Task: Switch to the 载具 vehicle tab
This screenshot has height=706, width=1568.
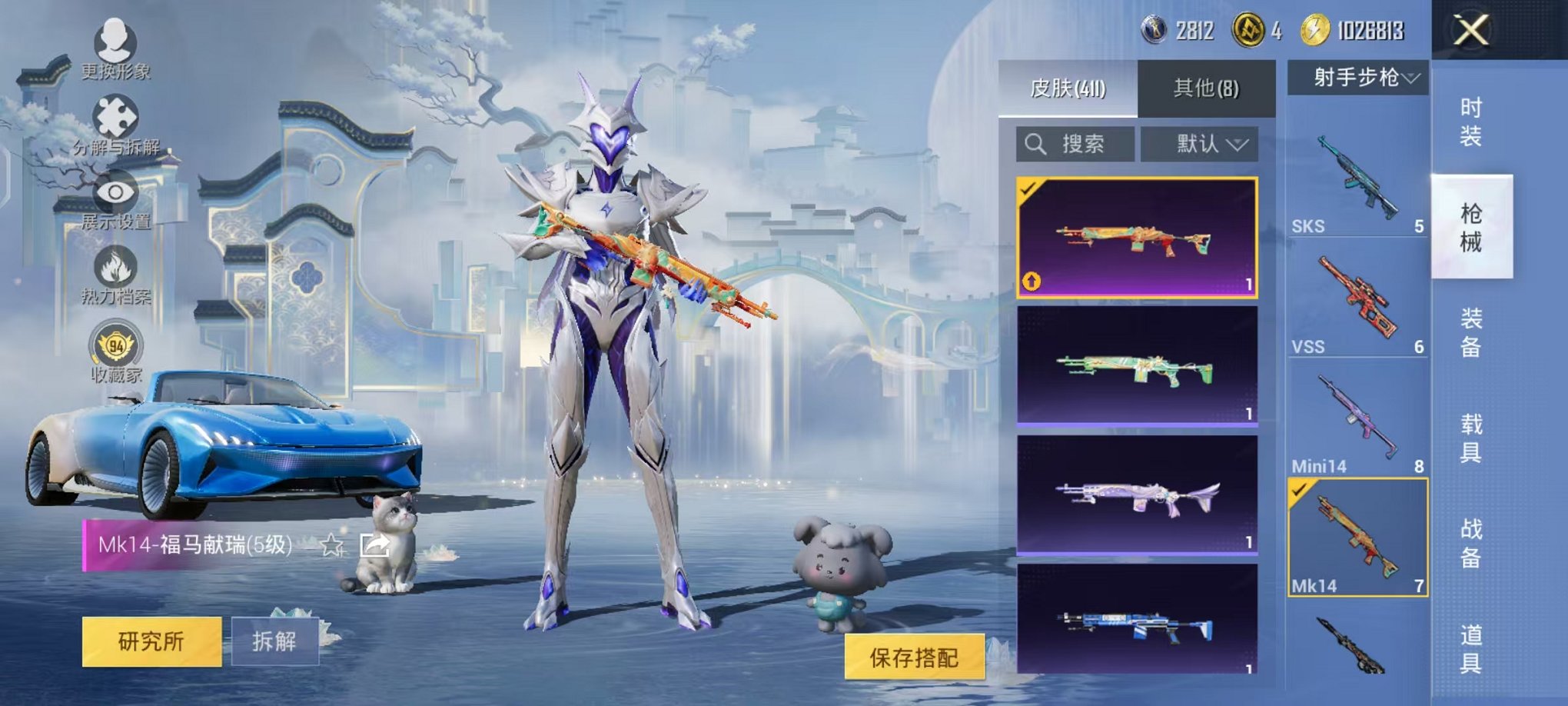Action: [x=1470, y=438]
